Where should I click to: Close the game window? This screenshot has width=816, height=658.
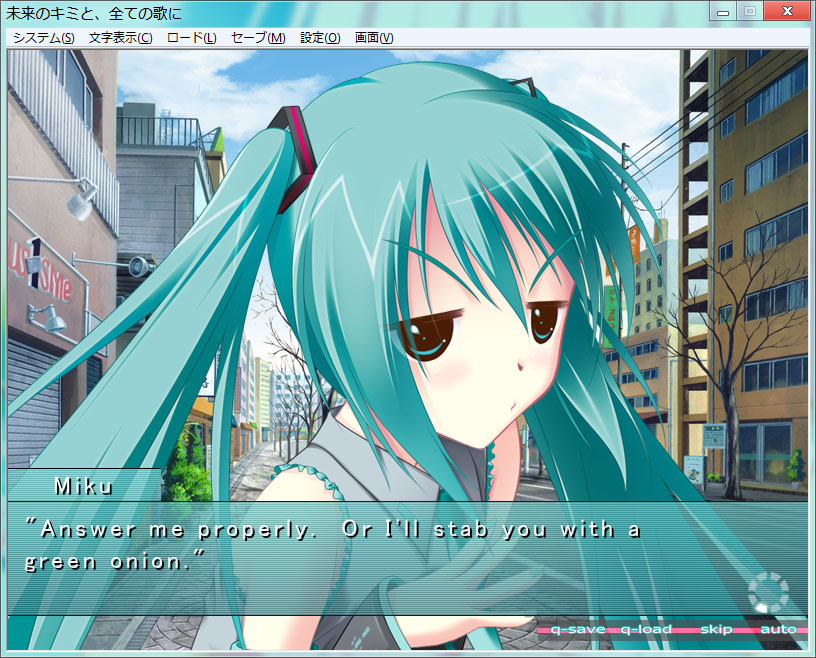tap(785, 11)
